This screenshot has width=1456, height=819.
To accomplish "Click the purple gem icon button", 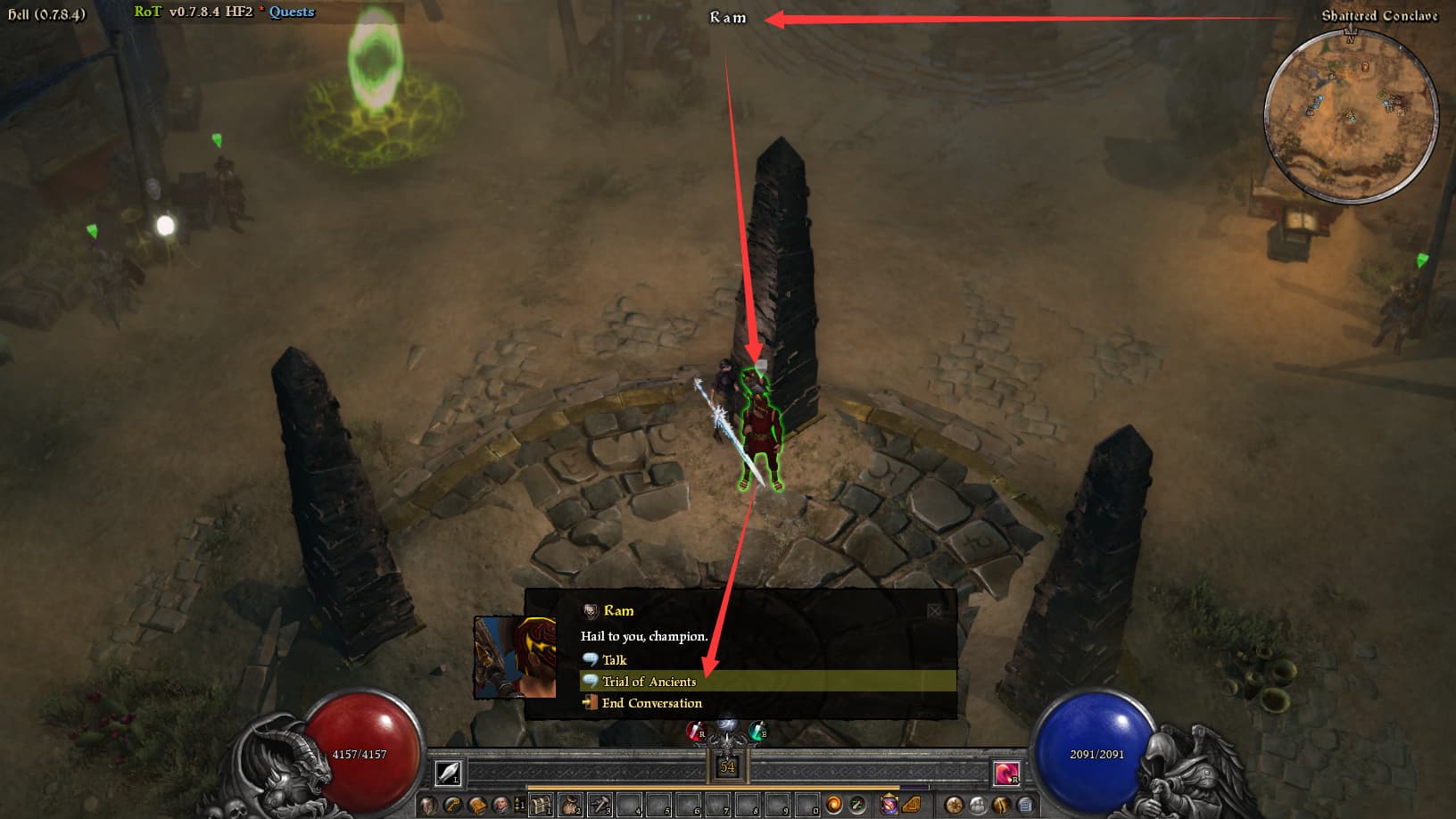I will pyautogui.click(x=889, y=805).
